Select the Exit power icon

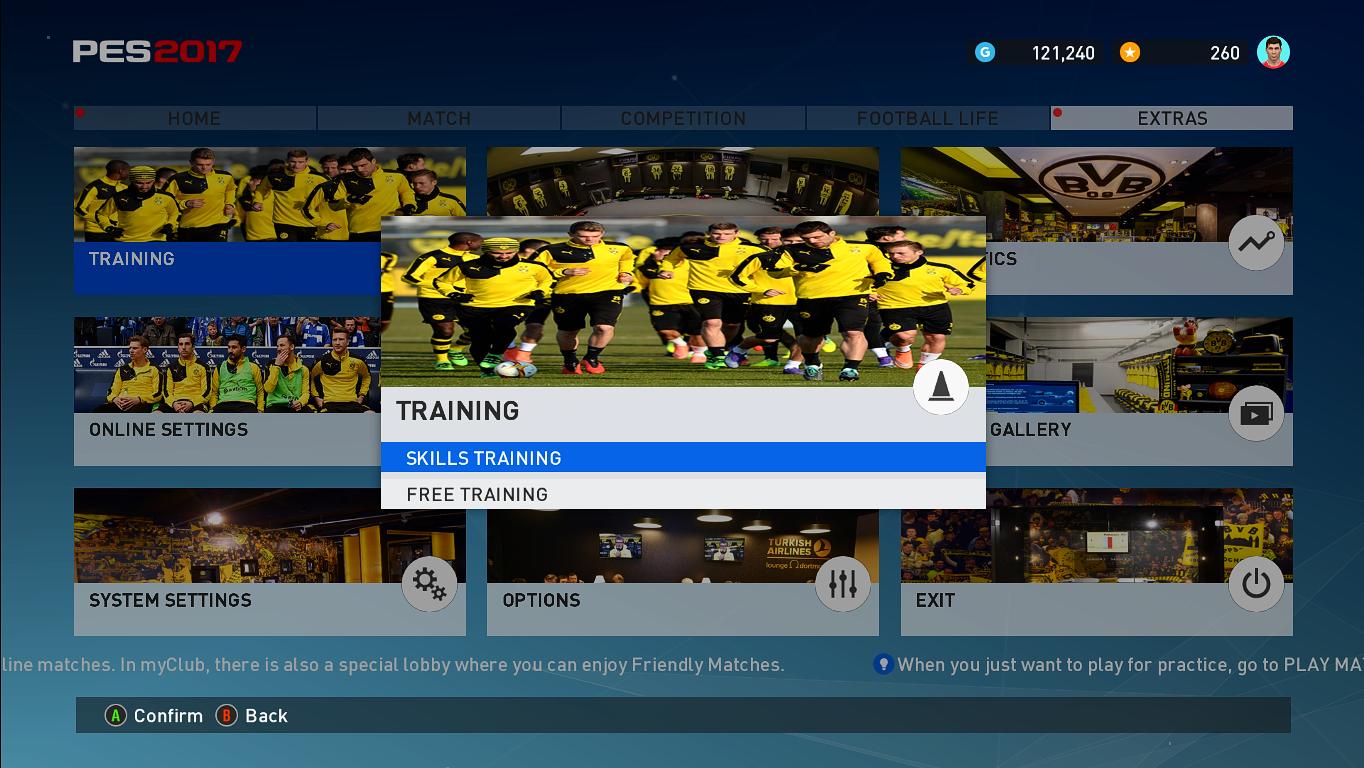pos(1255,584)
